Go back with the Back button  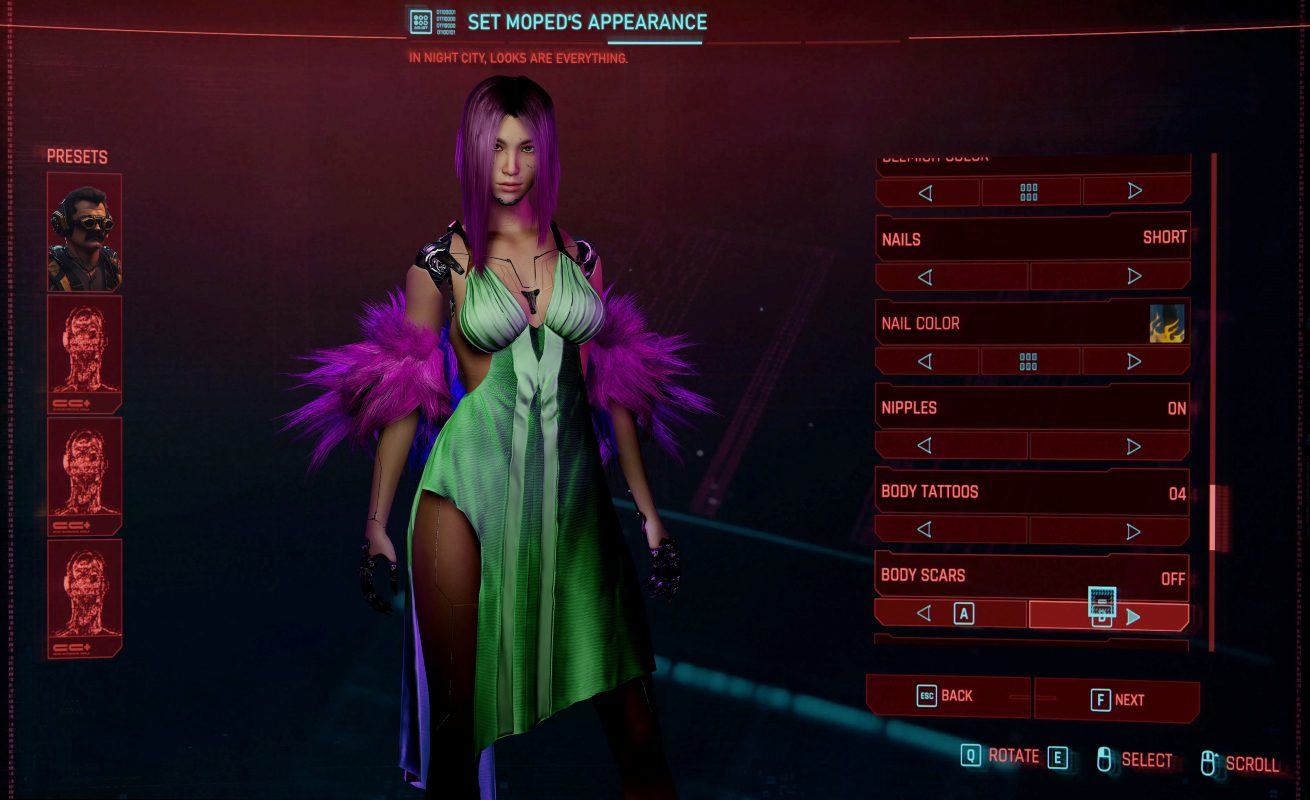[946, 696]
